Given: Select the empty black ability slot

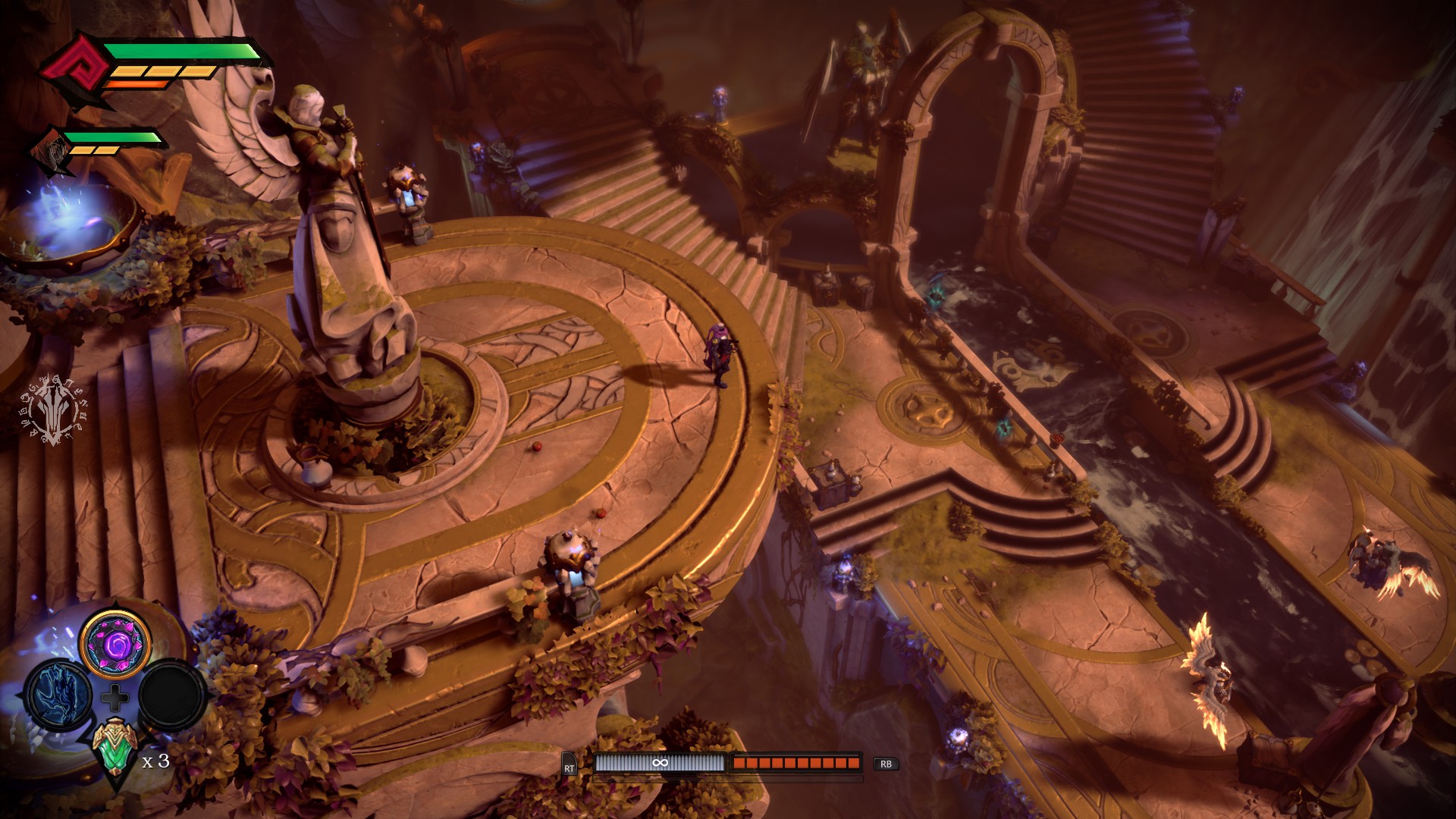Looking at the screenshot, I should point(173,695).
